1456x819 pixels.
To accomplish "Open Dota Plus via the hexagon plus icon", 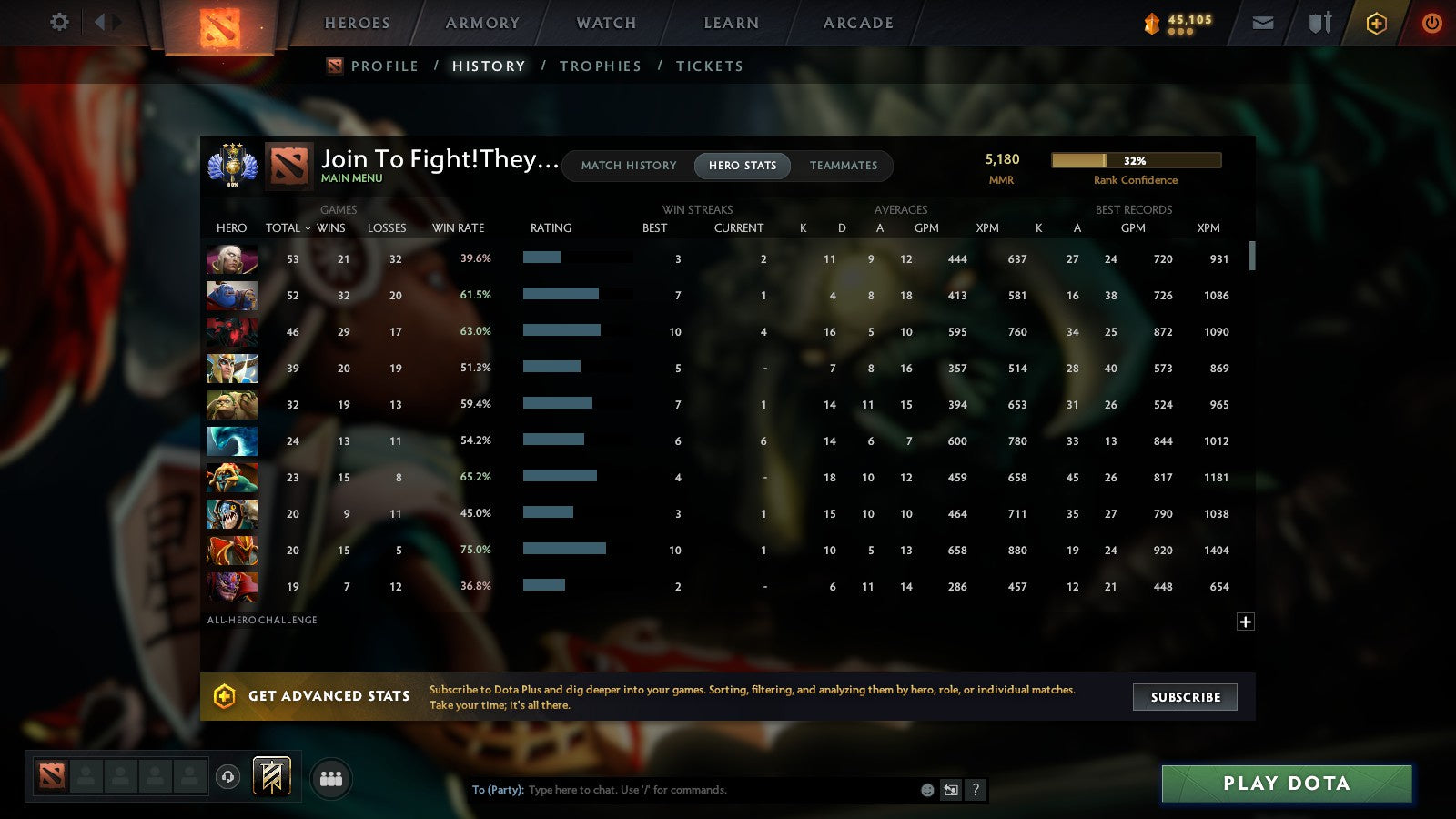I will 1375,23.
